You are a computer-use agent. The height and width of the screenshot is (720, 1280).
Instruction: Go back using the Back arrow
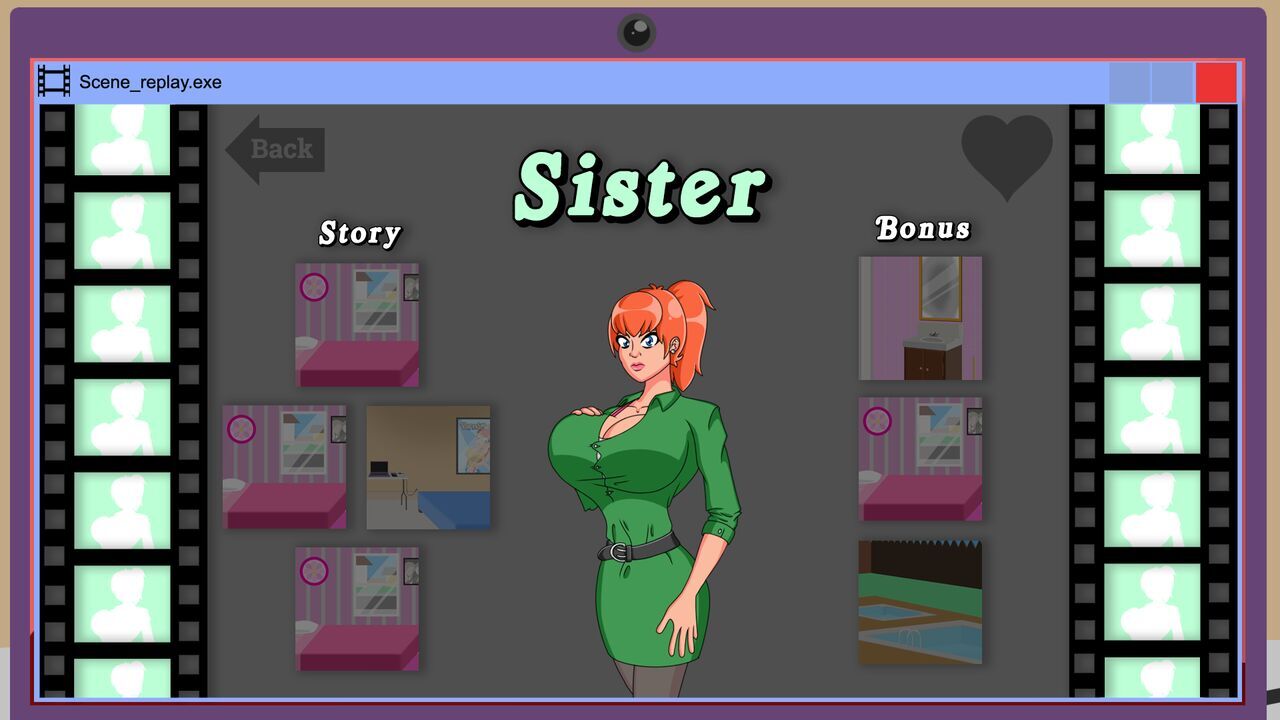coord(274,150)
